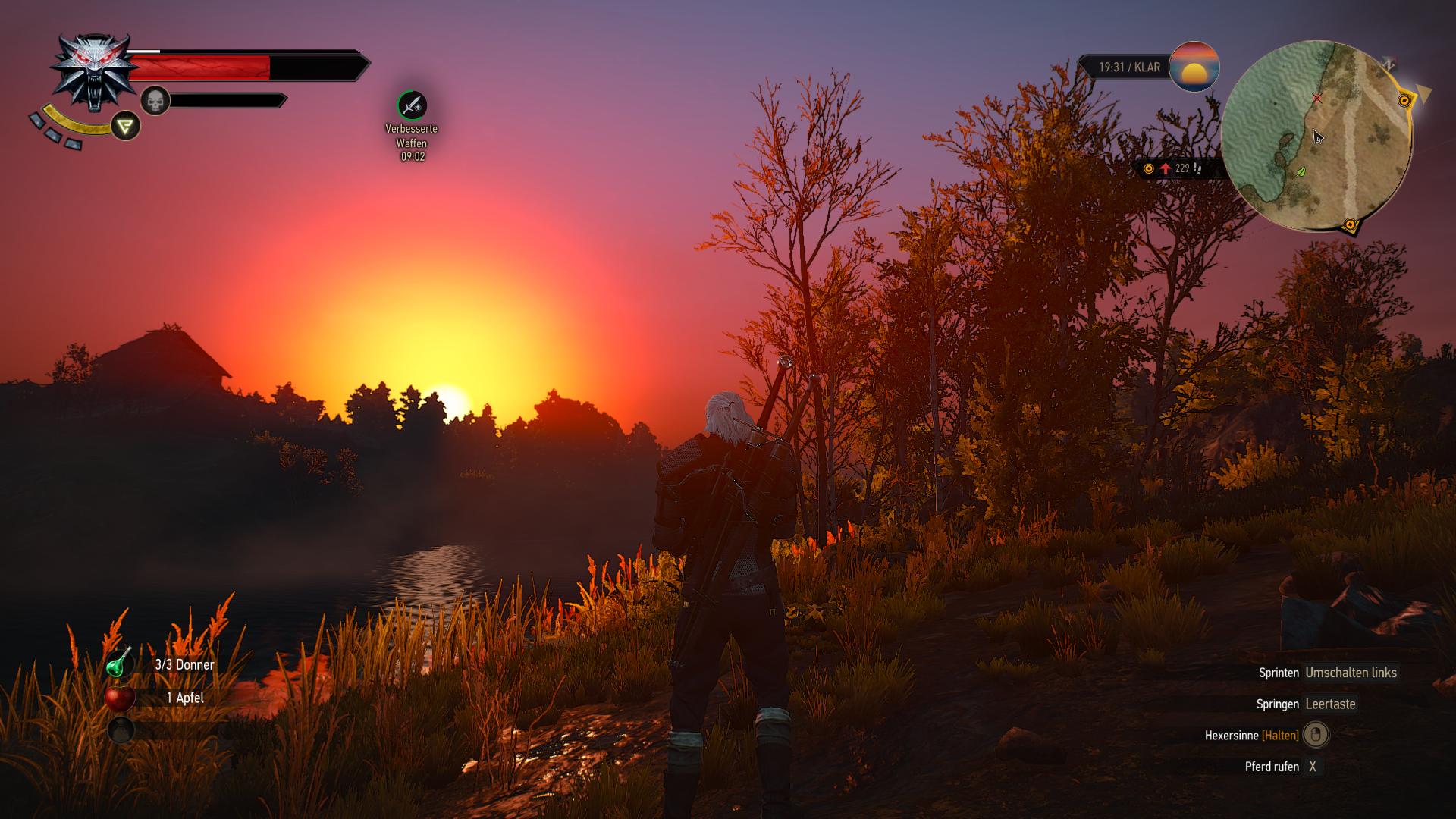
Task: Click the toxicity skull icon
Action: click(x=155, y=100)
